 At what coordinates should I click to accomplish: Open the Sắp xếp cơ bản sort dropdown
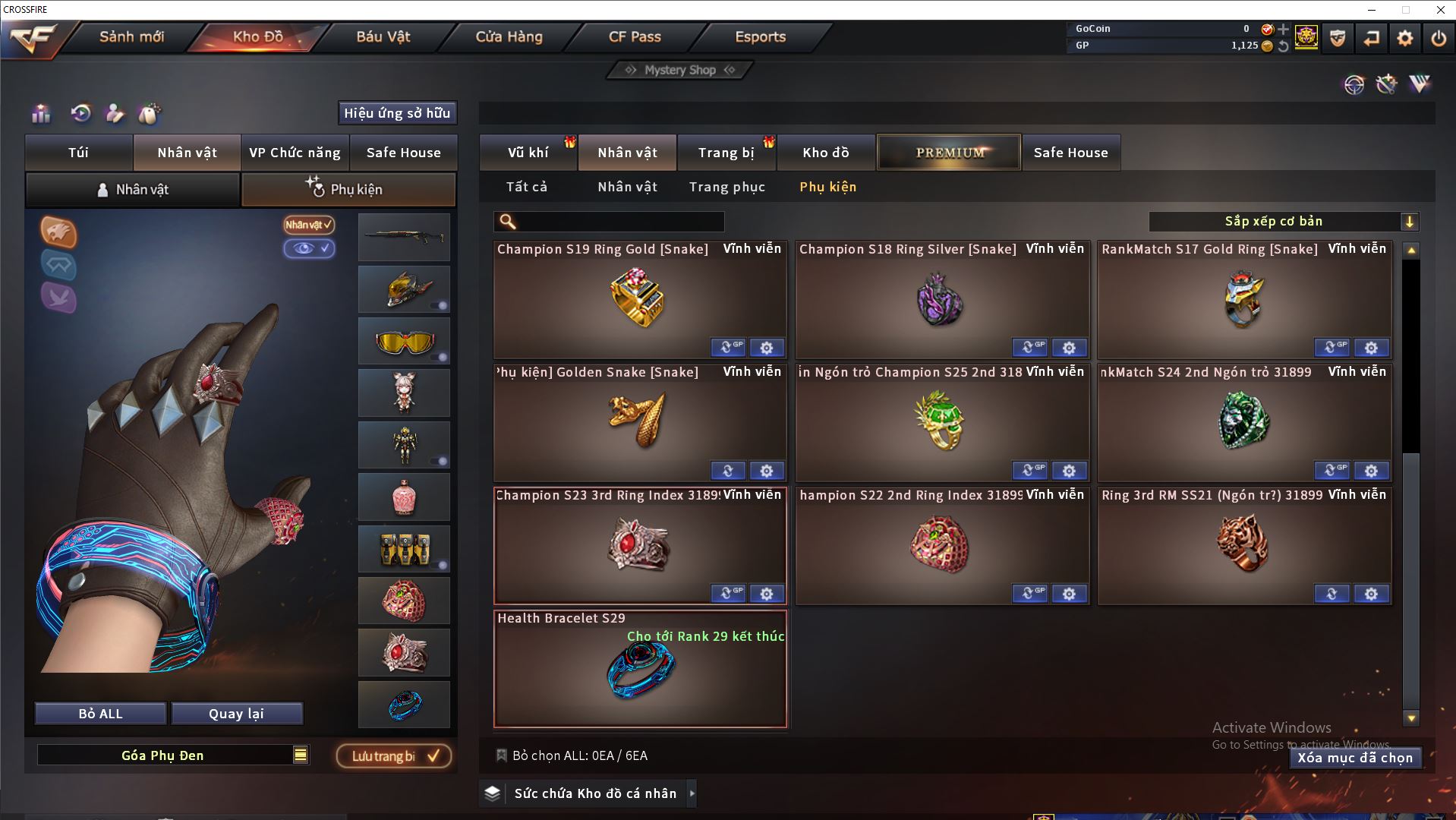click(x=1283, y=222)
